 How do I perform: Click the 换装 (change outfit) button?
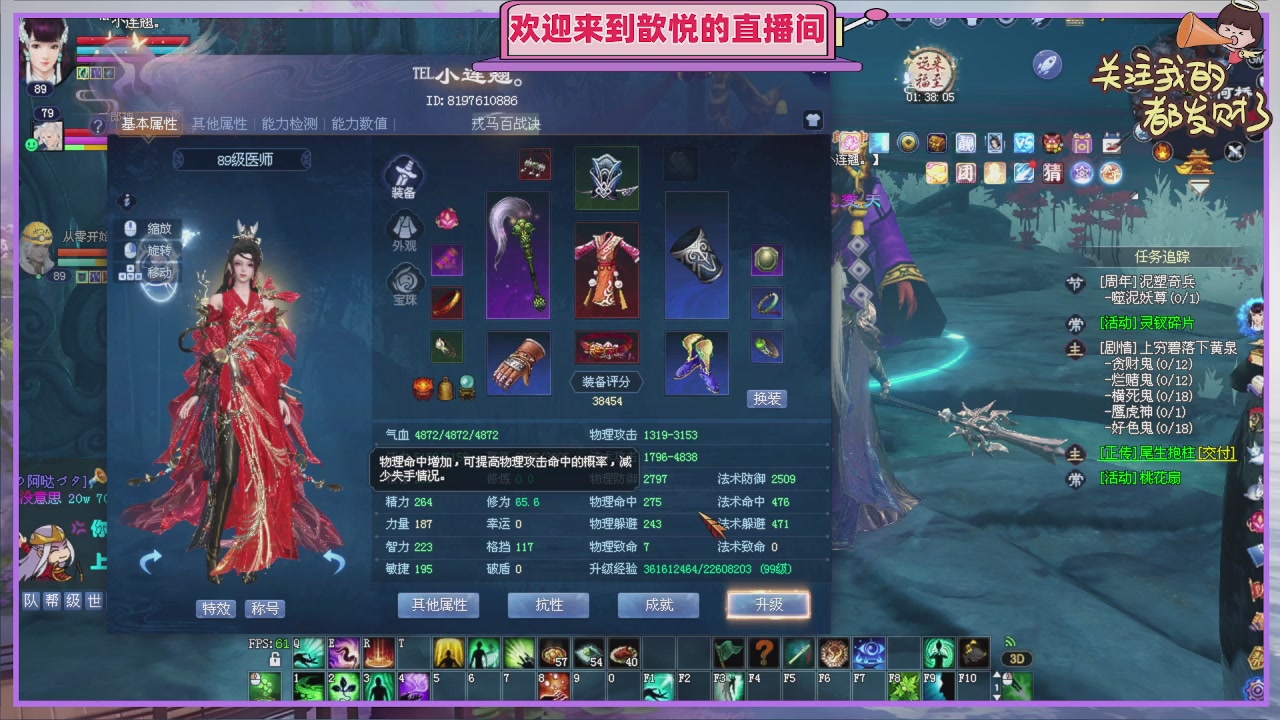[766, 398]
